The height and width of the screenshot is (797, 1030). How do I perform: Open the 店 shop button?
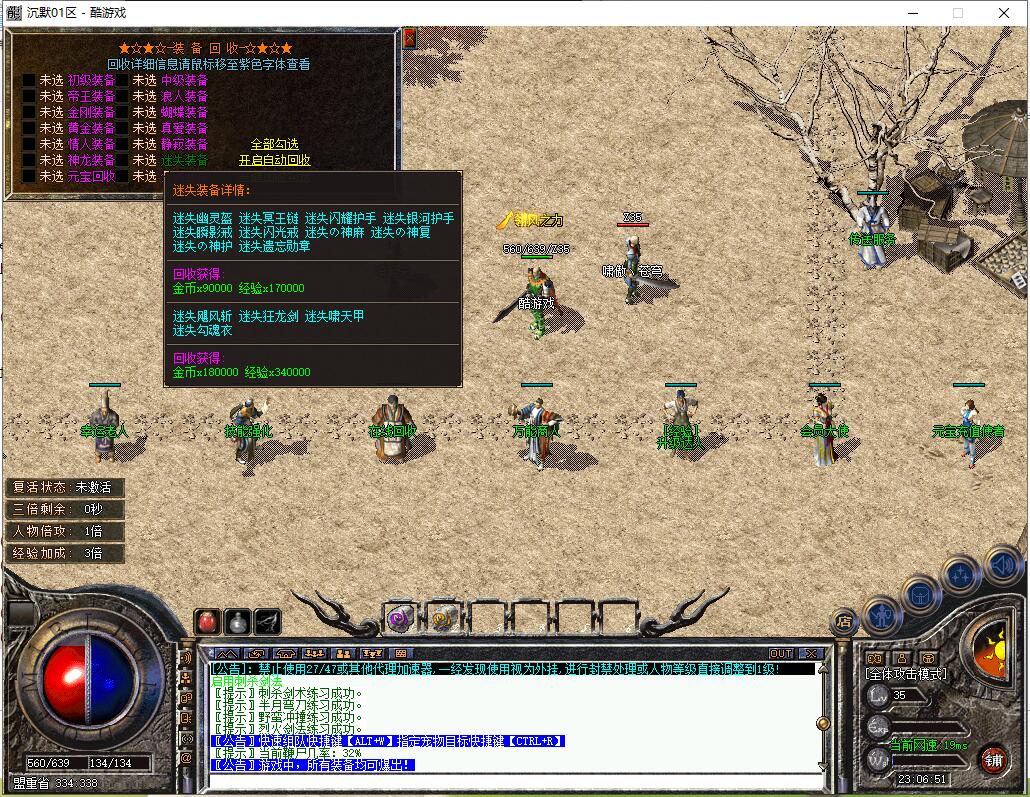(845, 622)
